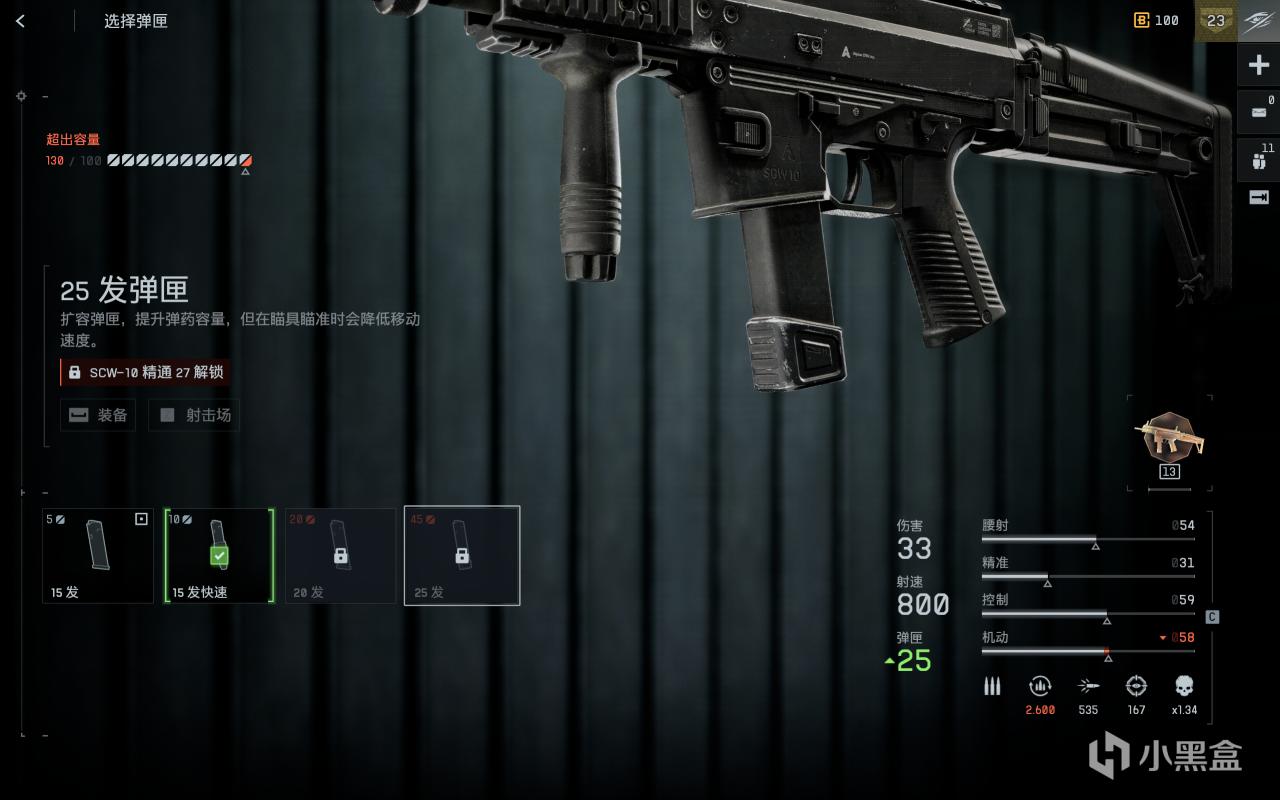The width and height of the screenshot is (1280, 800).
Task: Open the weapon preview badge thumbnail
Action: click(x=1169, y=438)
